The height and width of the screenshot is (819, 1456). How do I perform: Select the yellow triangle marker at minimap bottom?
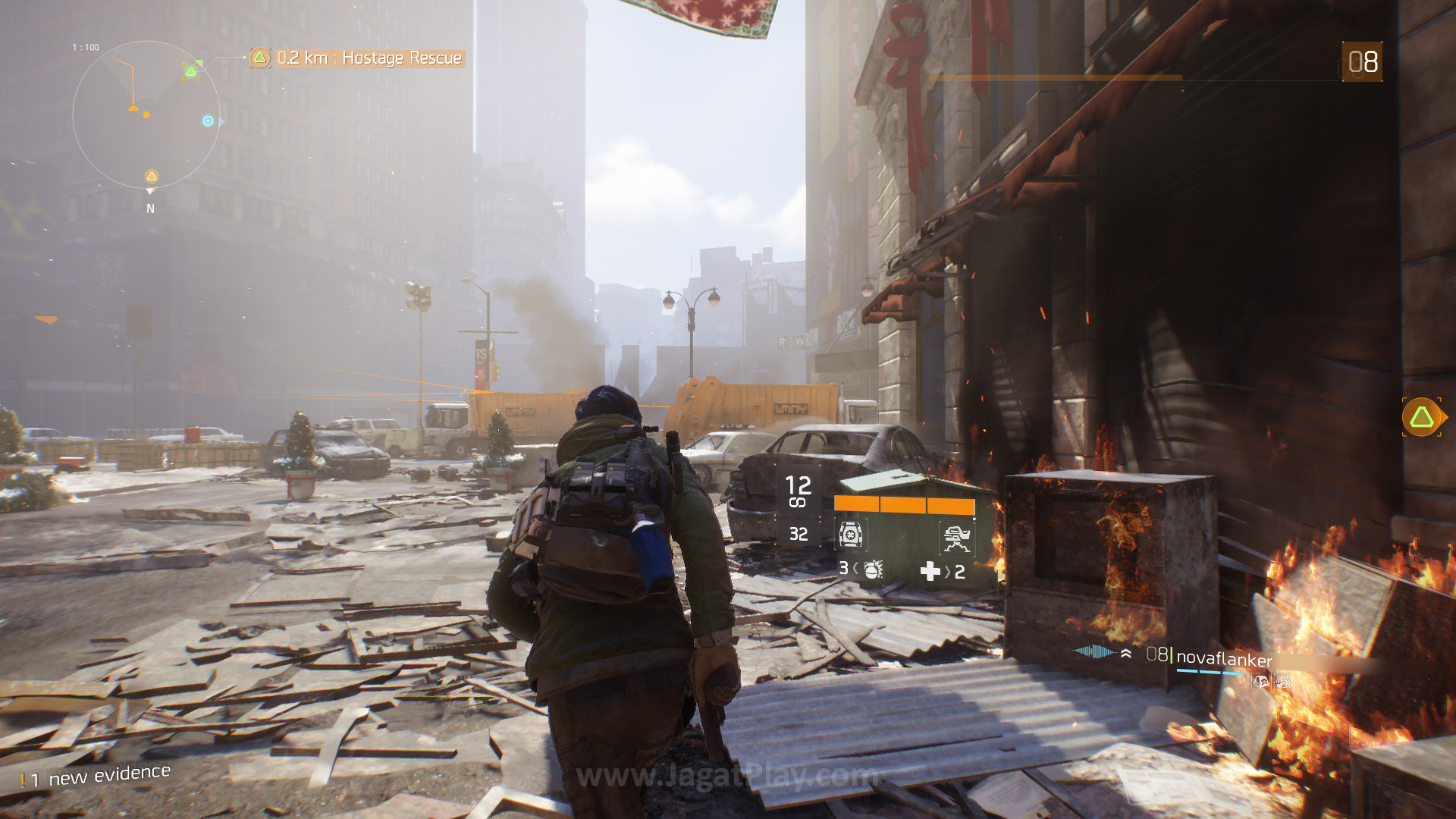[x=152, y=177]
